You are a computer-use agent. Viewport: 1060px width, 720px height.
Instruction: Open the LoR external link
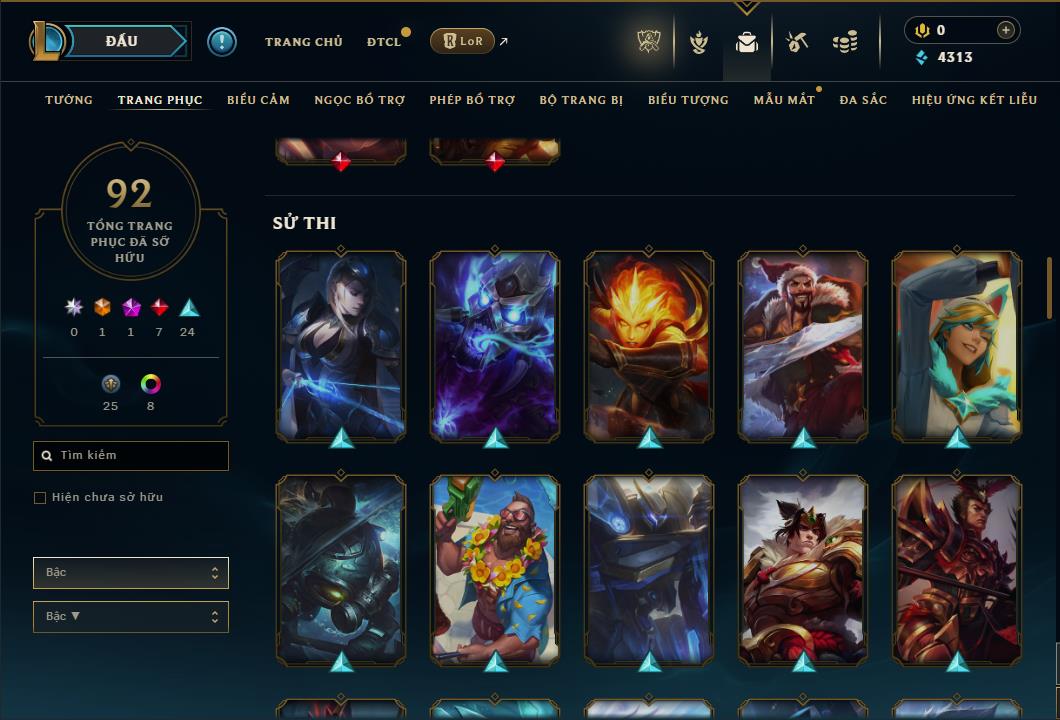click(x=463, y=41)
